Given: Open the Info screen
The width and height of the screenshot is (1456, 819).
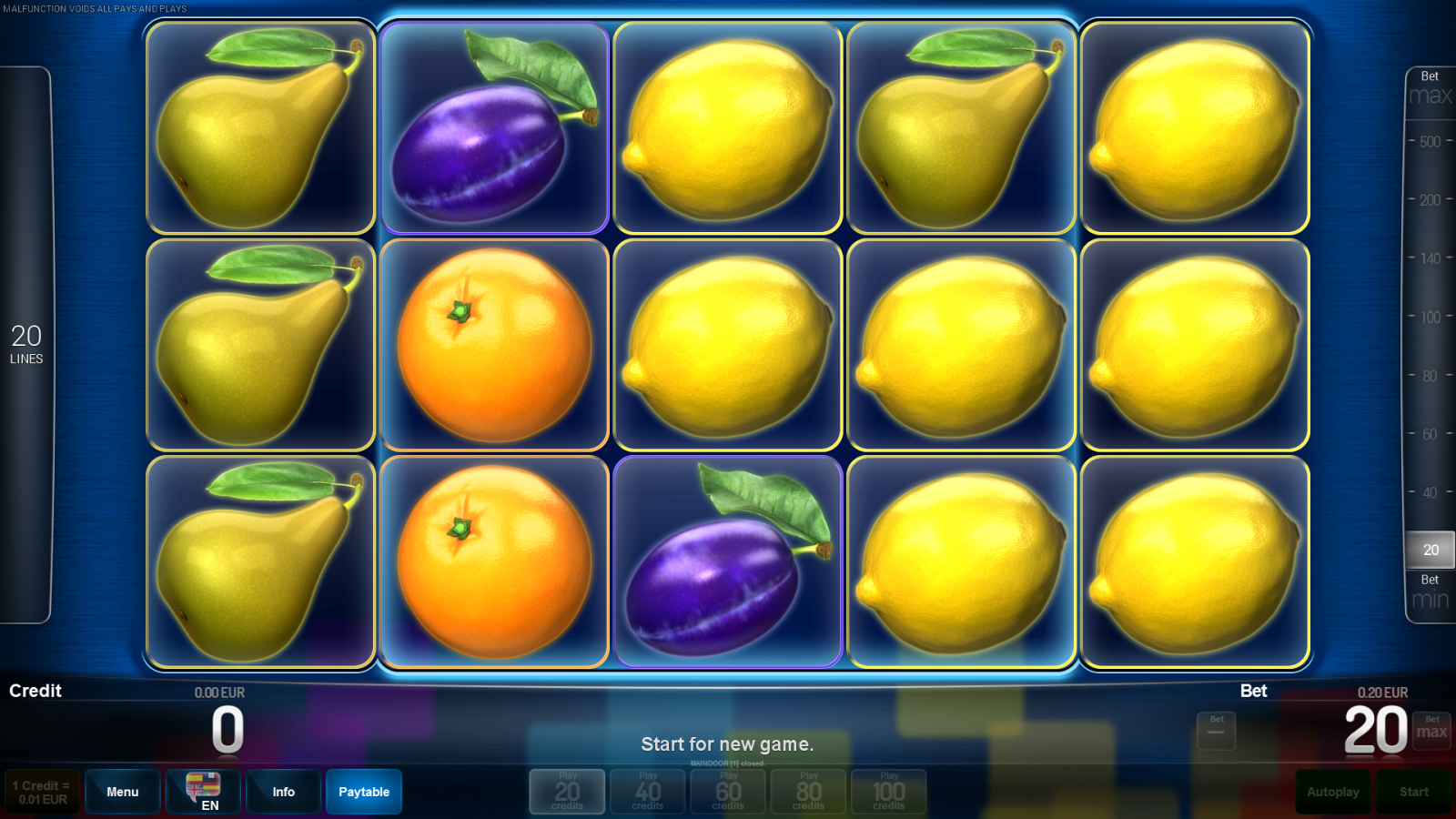Looking at the screenshot, I should tap(283, 791).
